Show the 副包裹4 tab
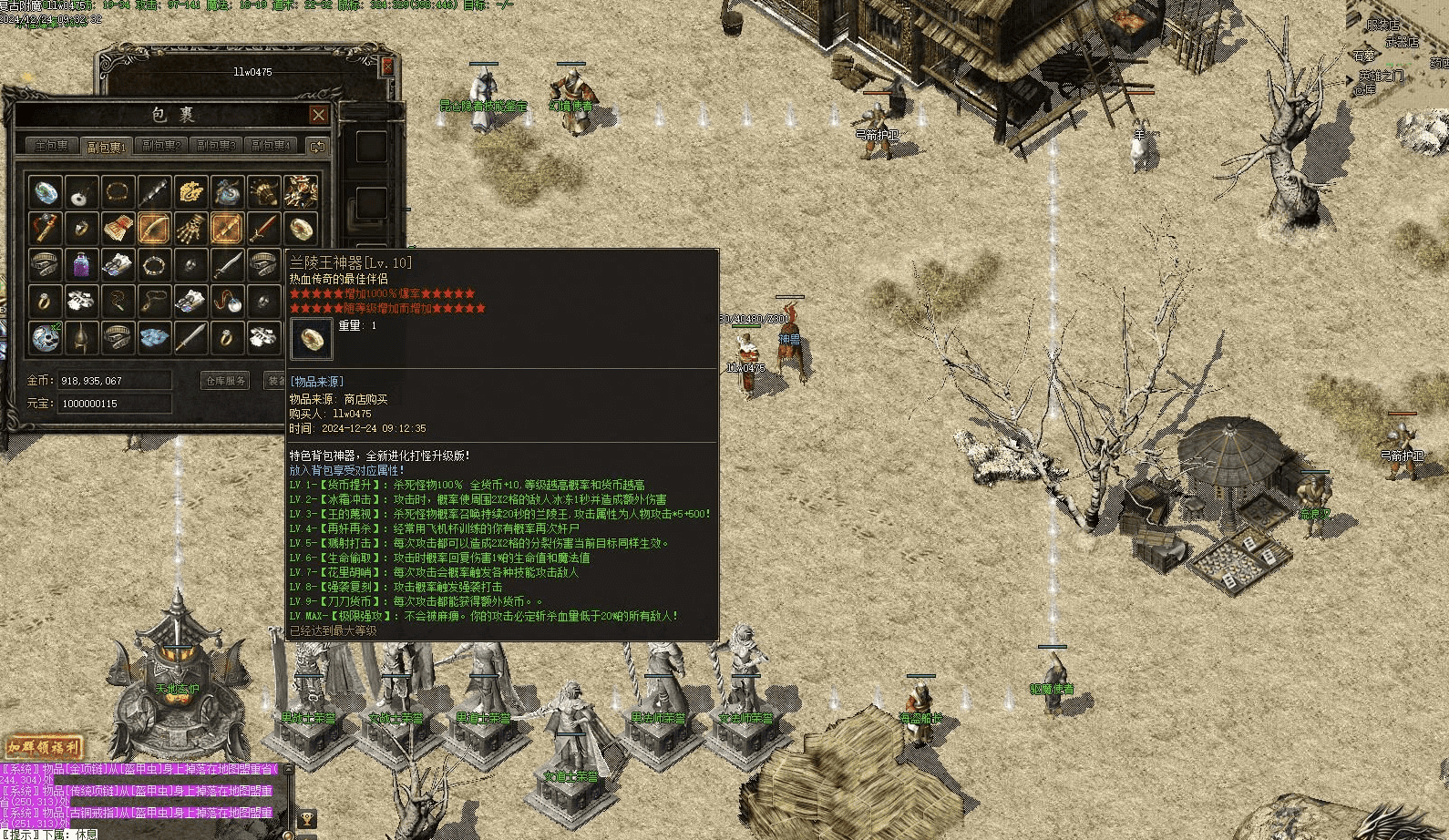This screenshot has width=1449, height=840. click(271, 146)
